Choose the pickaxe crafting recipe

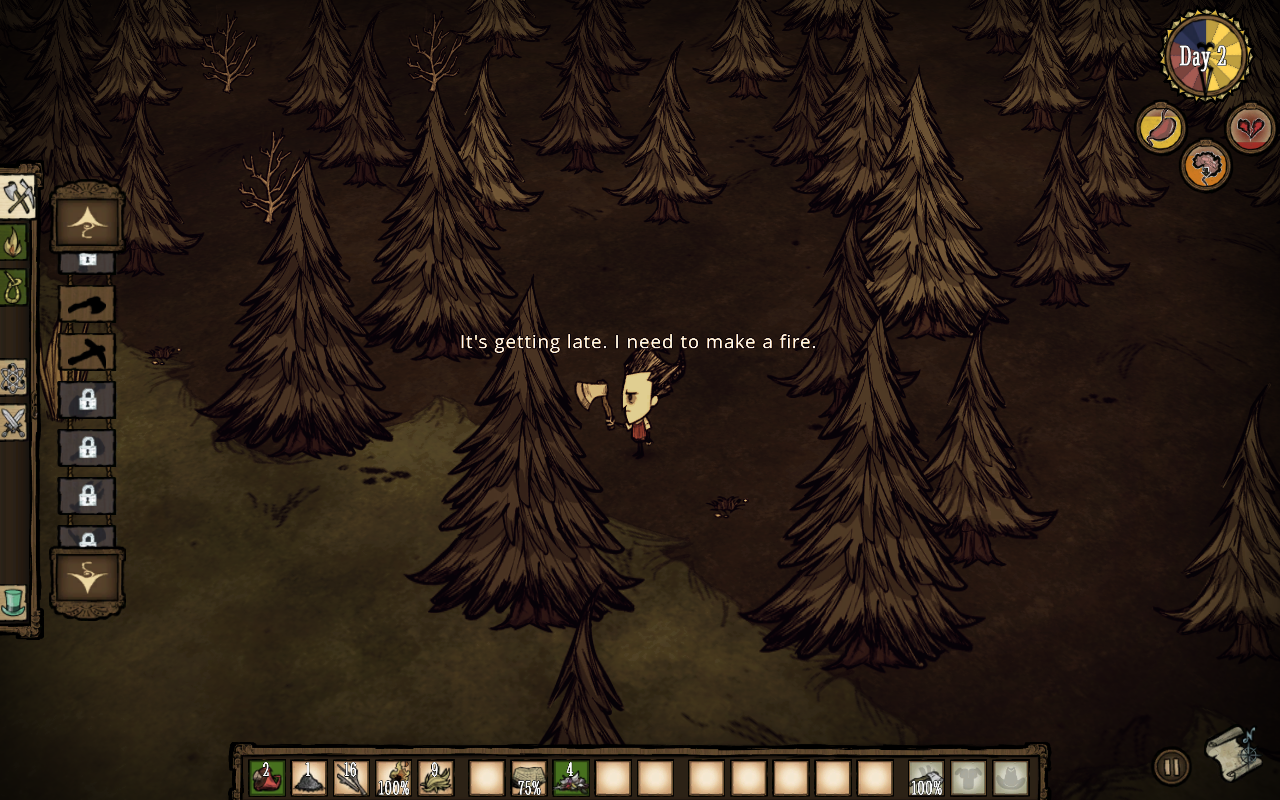point(87,352)
